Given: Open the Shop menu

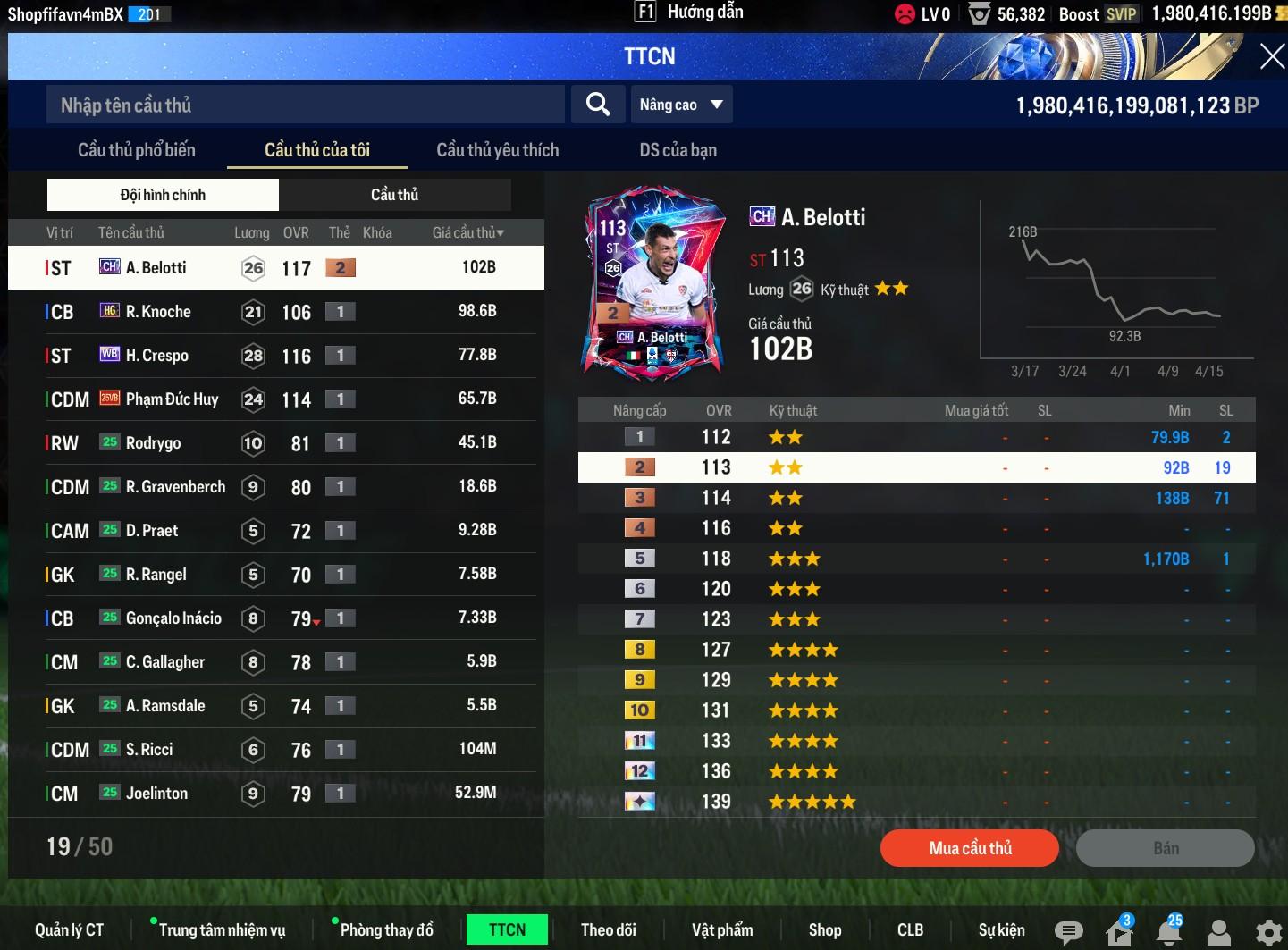Looking at the screenshot, I should pos(824,930).
